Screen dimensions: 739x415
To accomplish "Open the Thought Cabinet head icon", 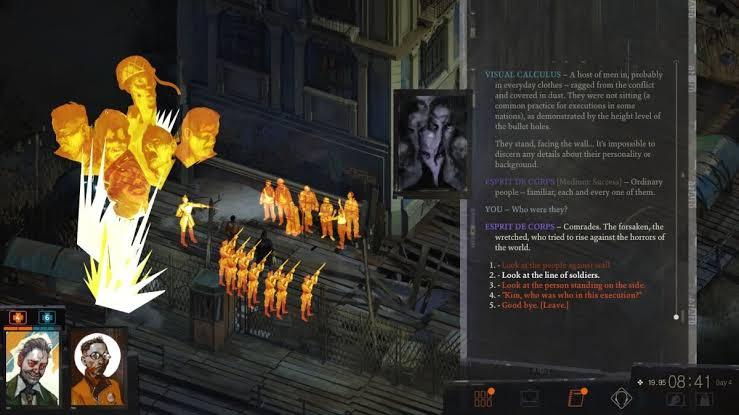I will click(621, 398).
